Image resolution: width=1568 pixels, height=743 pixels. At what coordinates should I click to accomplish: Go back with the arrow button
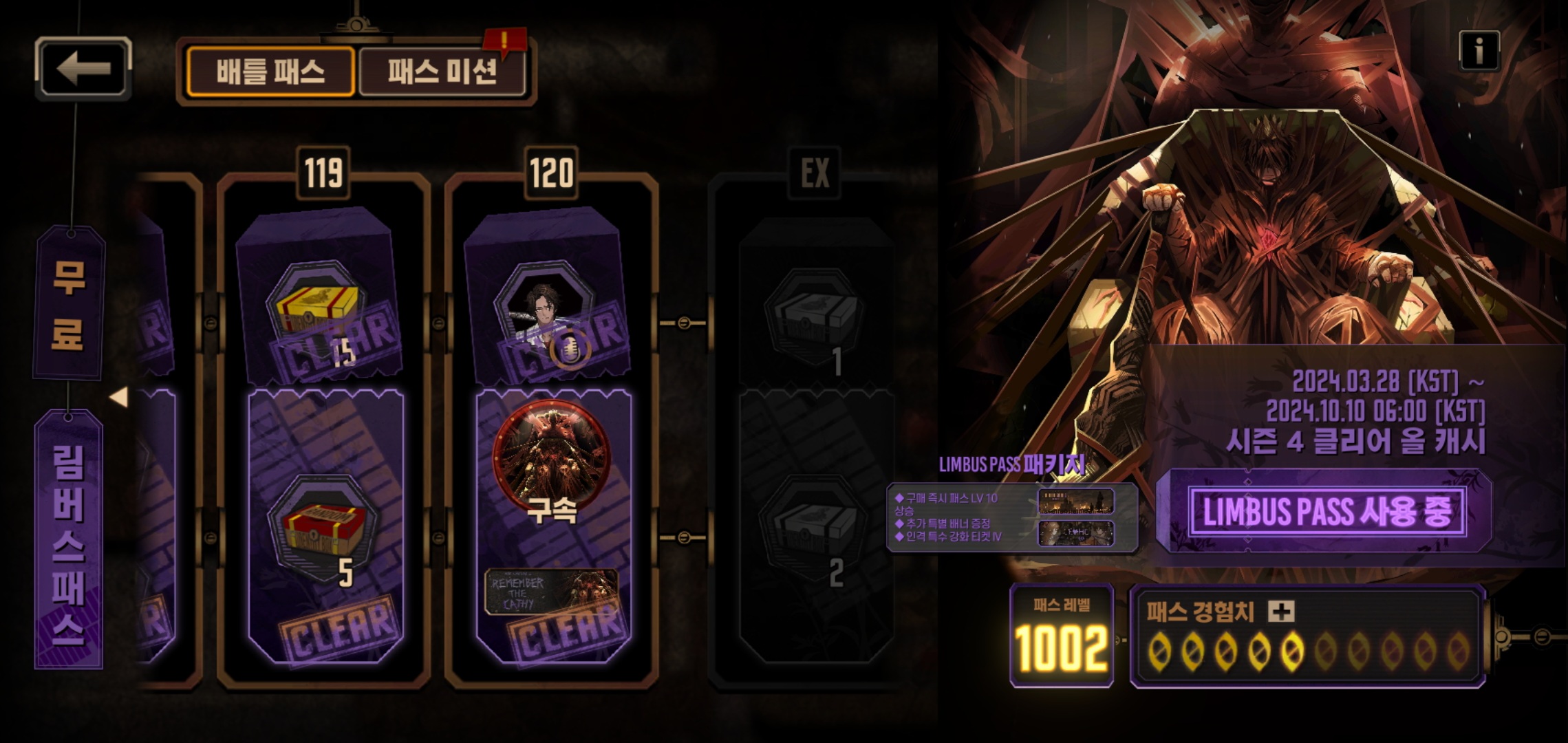pyautogui.click(x=83, y=68)
